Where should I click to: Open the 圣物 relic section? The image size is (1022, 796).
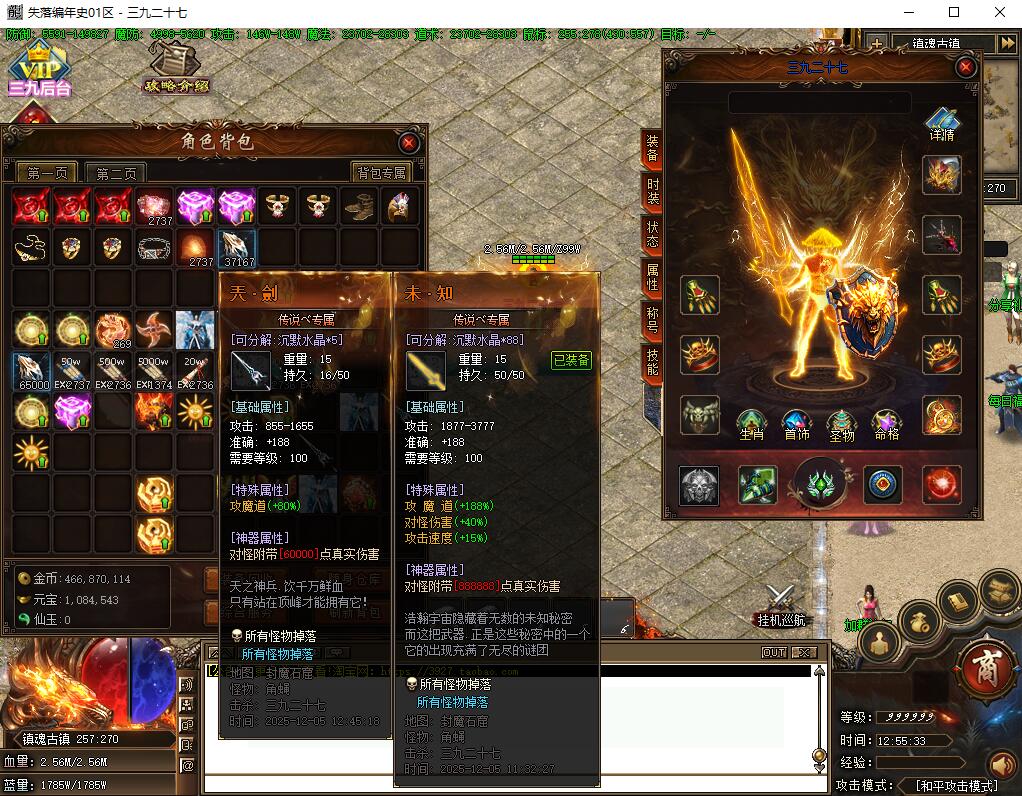pyautogui.click(x=841, y=424)
